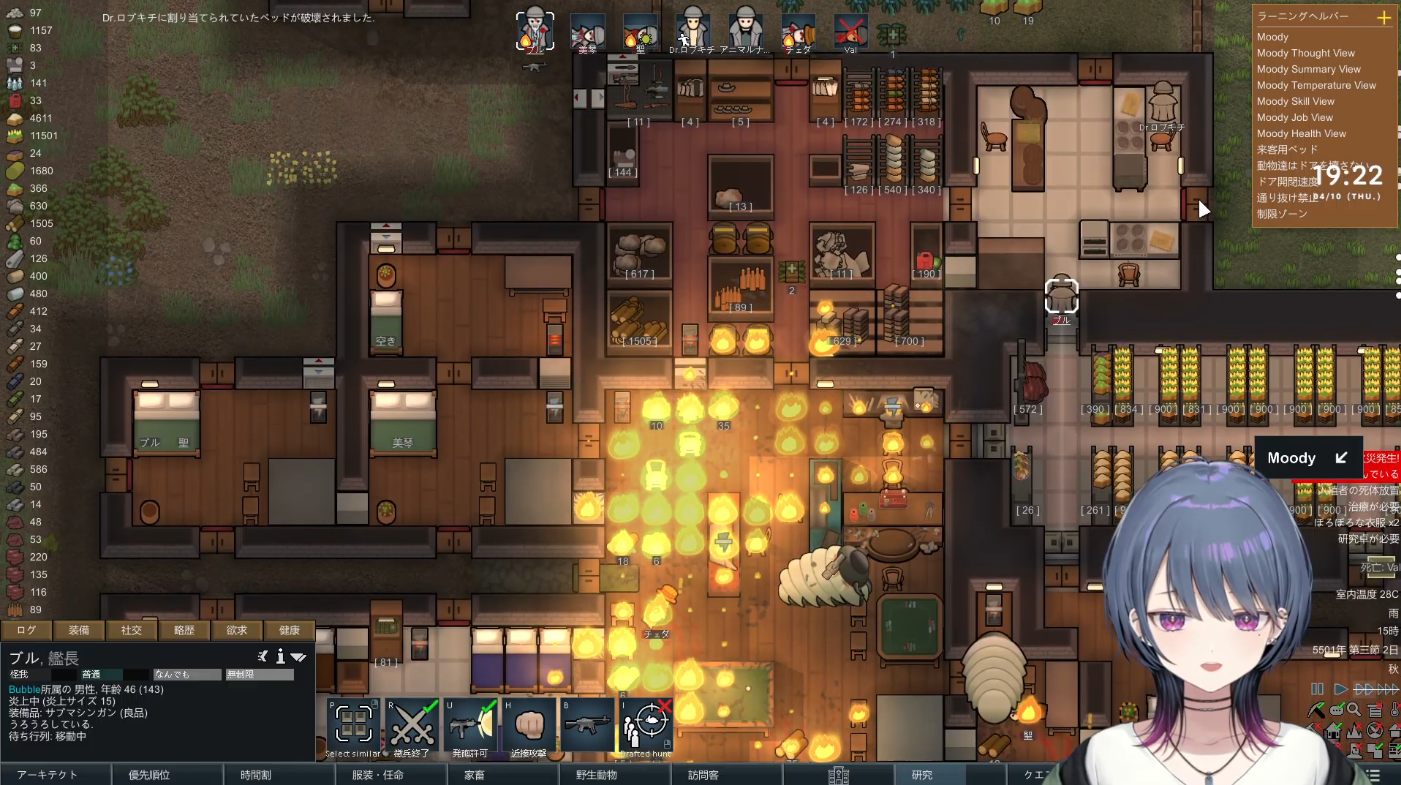
Task: Select colonist Val's portrait in the colonist bar
Action: click(x=851, y=30)
